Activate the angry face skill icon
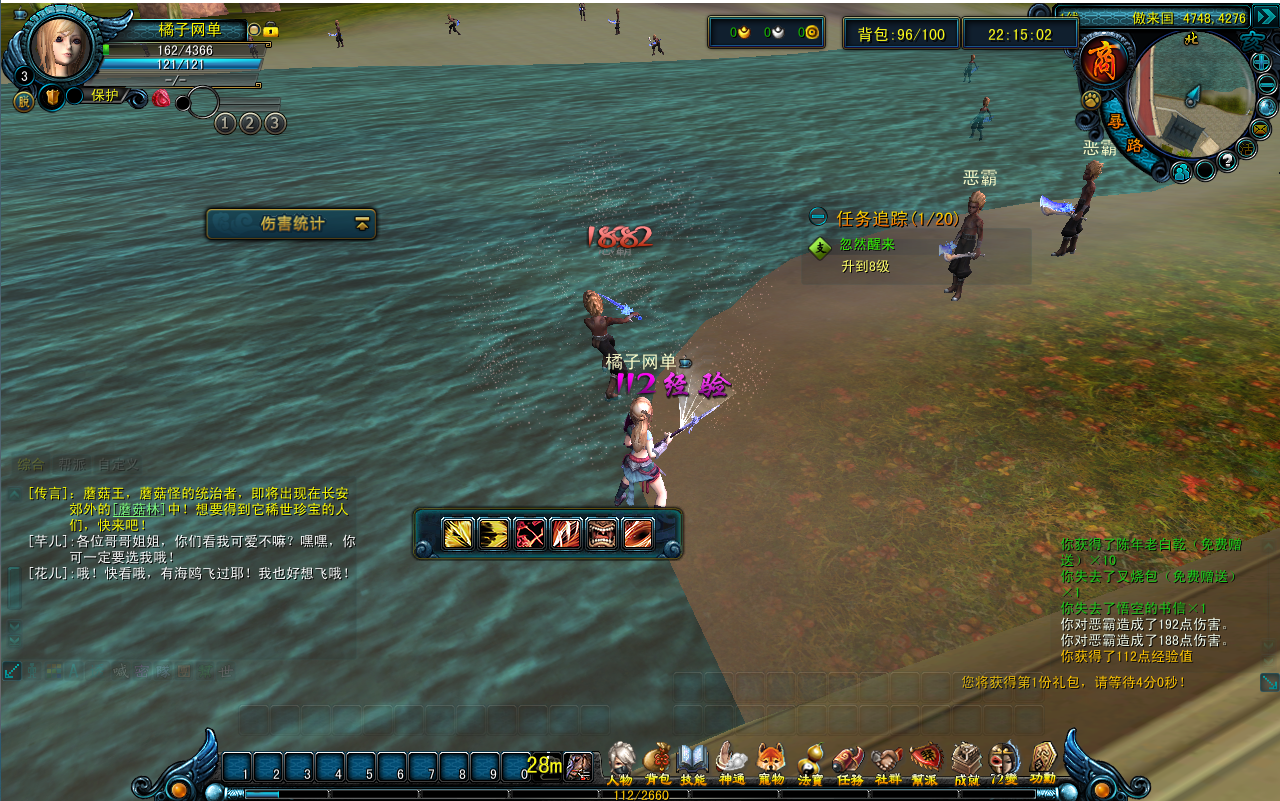This screenshot has width=1280, height=801. 601,534
